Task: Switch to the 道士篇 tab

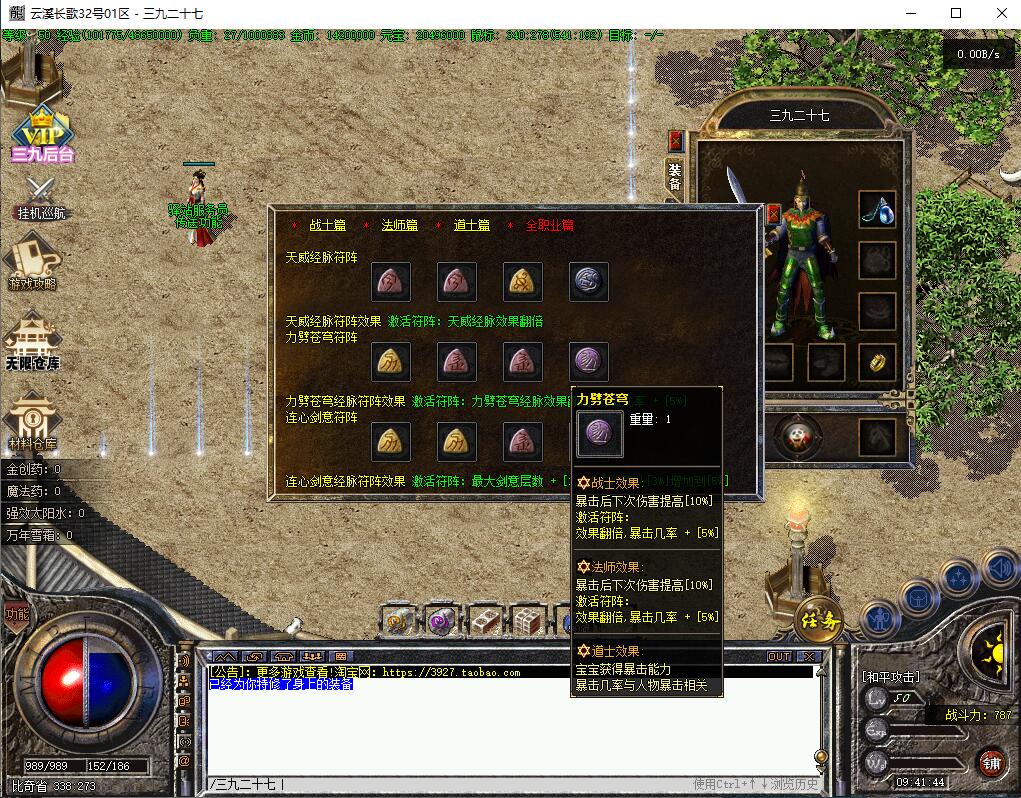Action: tap(471, 226)
